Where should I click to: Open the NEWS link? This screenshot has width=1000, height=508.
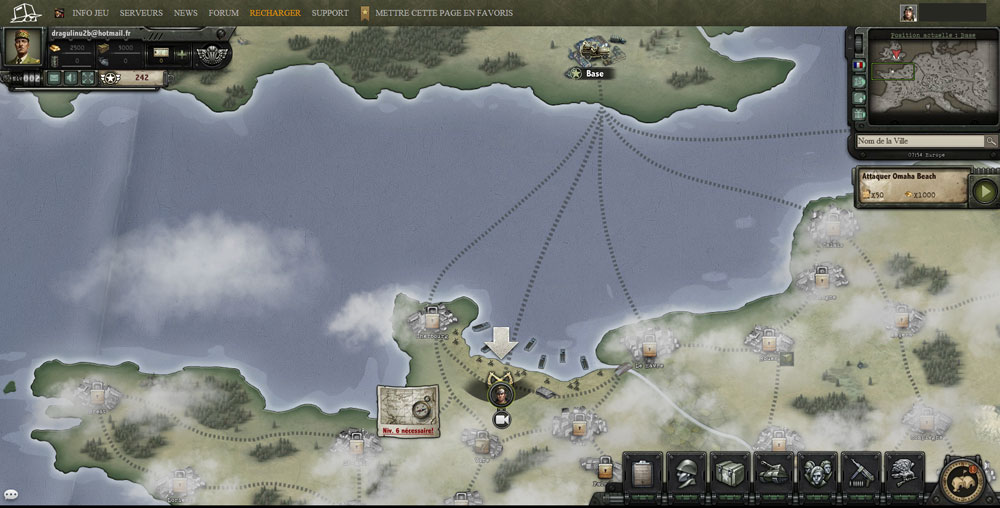tap(185, 13)
